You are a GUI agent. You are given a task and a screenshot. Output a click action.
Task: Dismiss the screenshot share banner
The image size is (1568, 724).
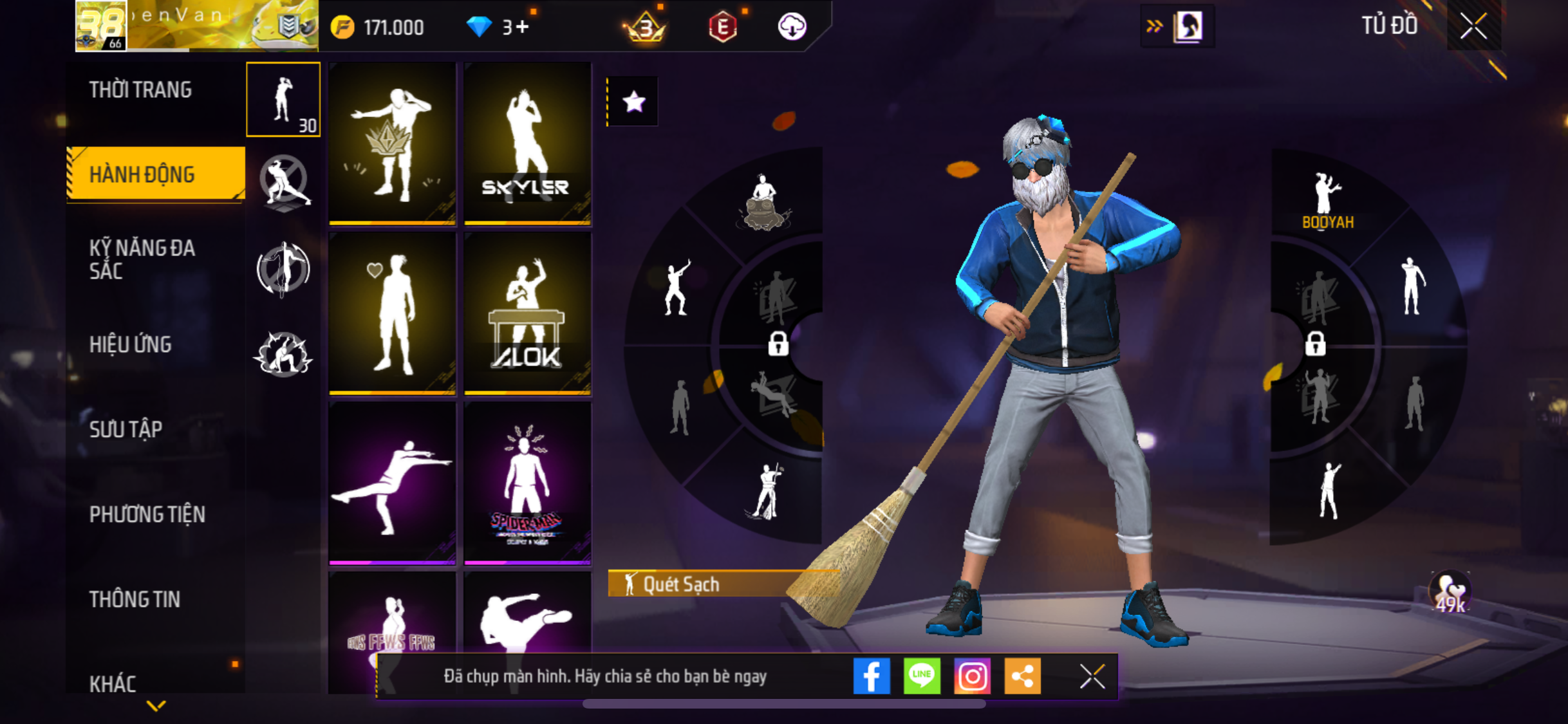(x=1092, y=676)
